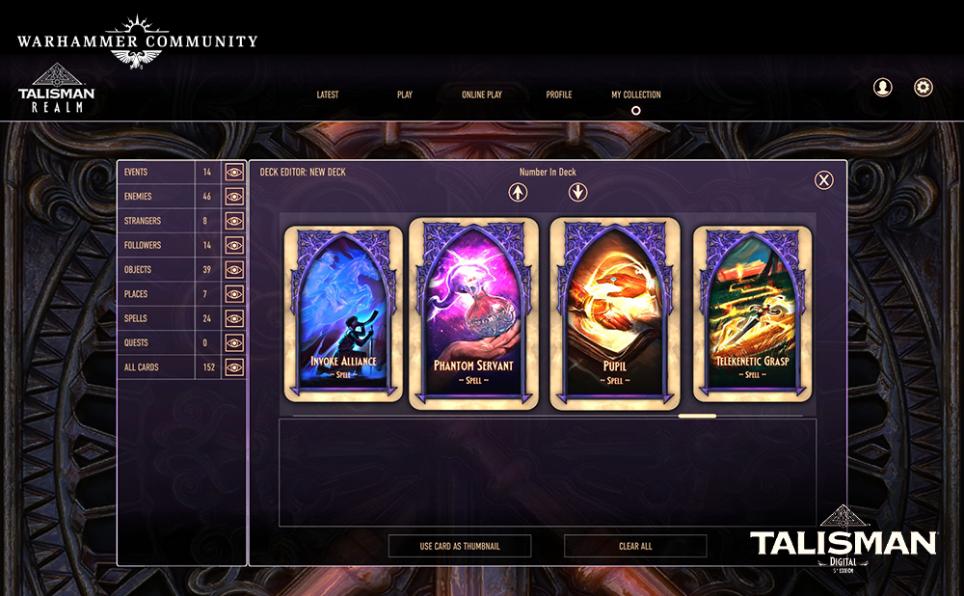Toggle the eye icon for Spells
Image resolution: width=964 pixels, height=596 pixels.
pos(234,319)
